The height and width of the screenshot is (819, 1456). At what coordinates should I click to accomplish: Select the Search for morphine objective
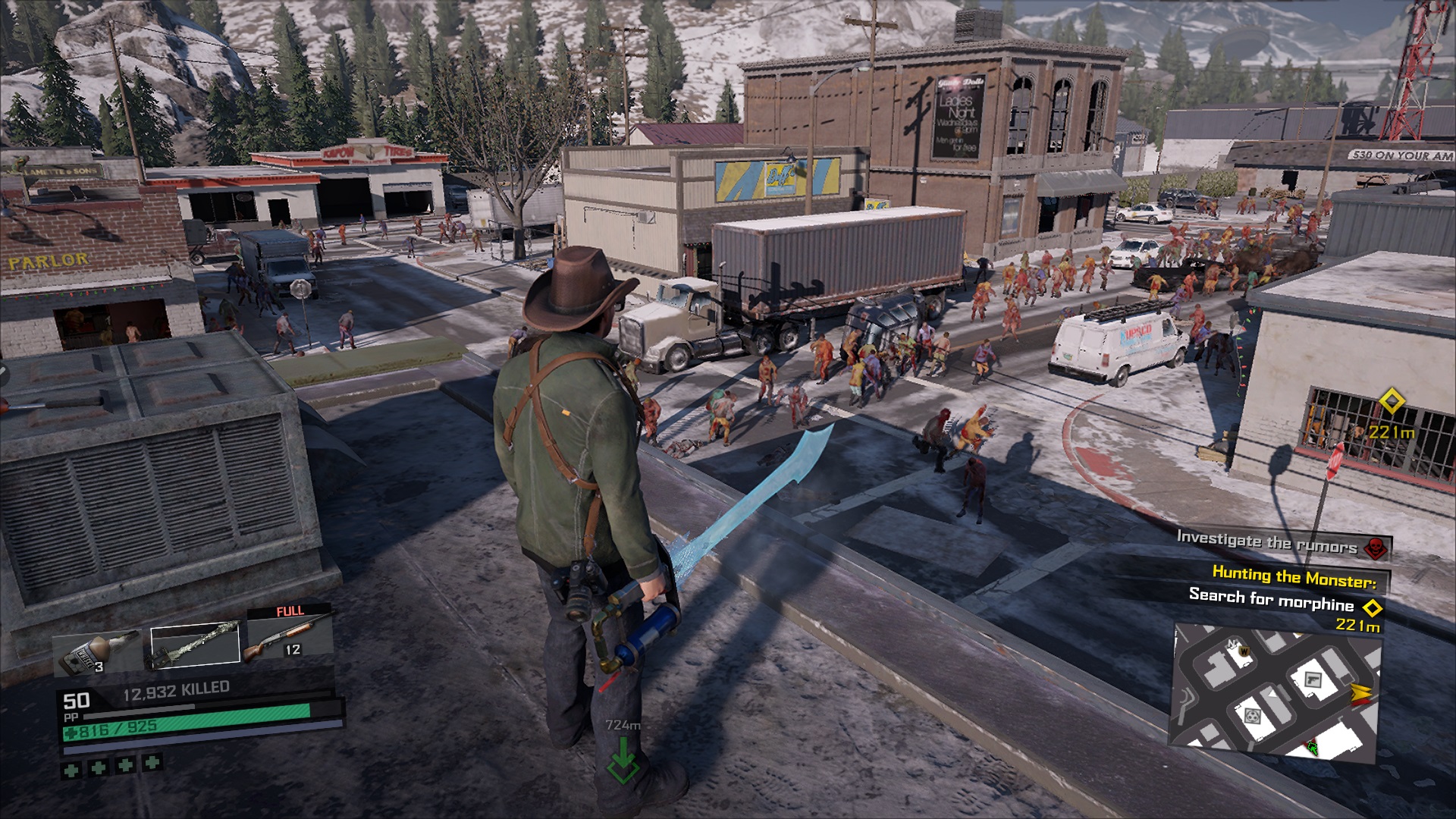click(1271, 600)
